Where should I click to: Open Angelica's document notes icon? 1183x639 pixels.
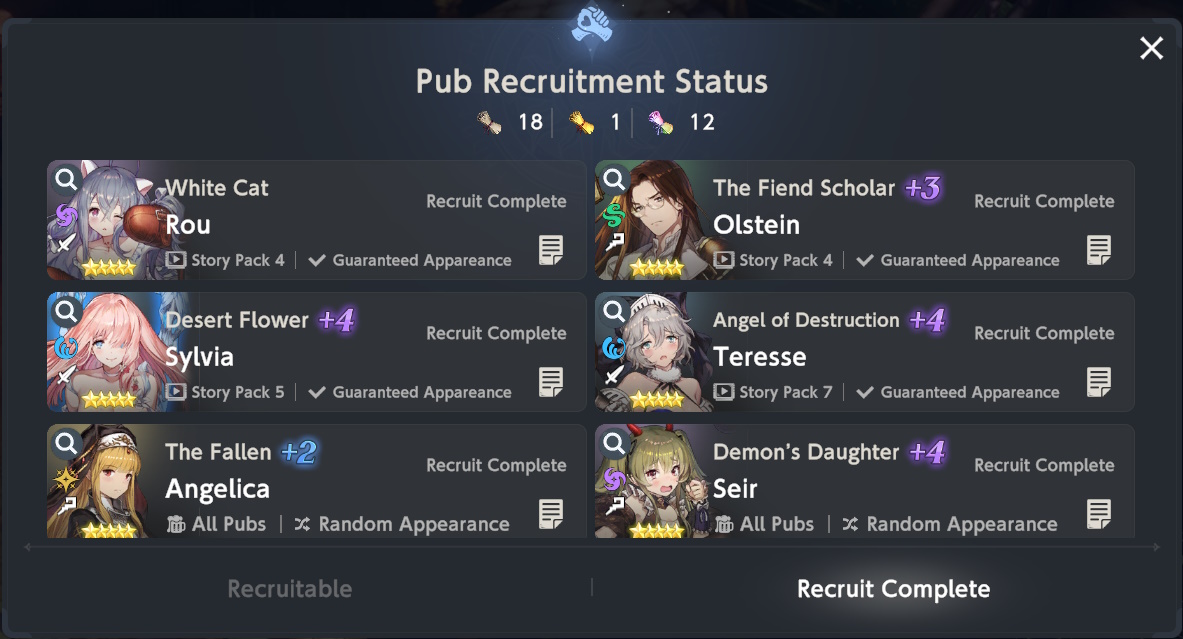[x=551, y=514]
